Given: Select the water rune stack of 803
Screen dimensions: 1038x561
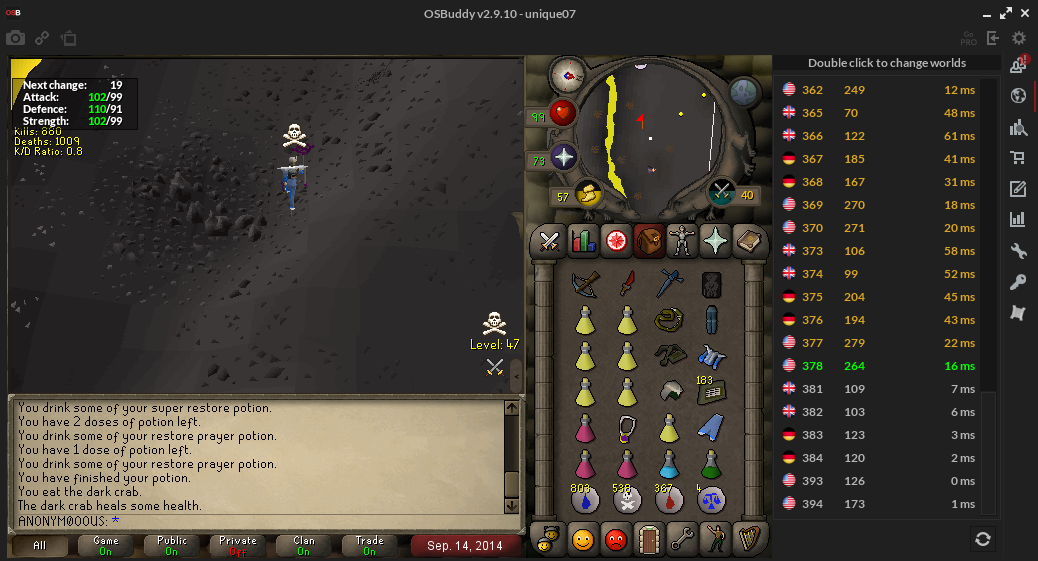Looking at the screenshot, I should point(586,500).
